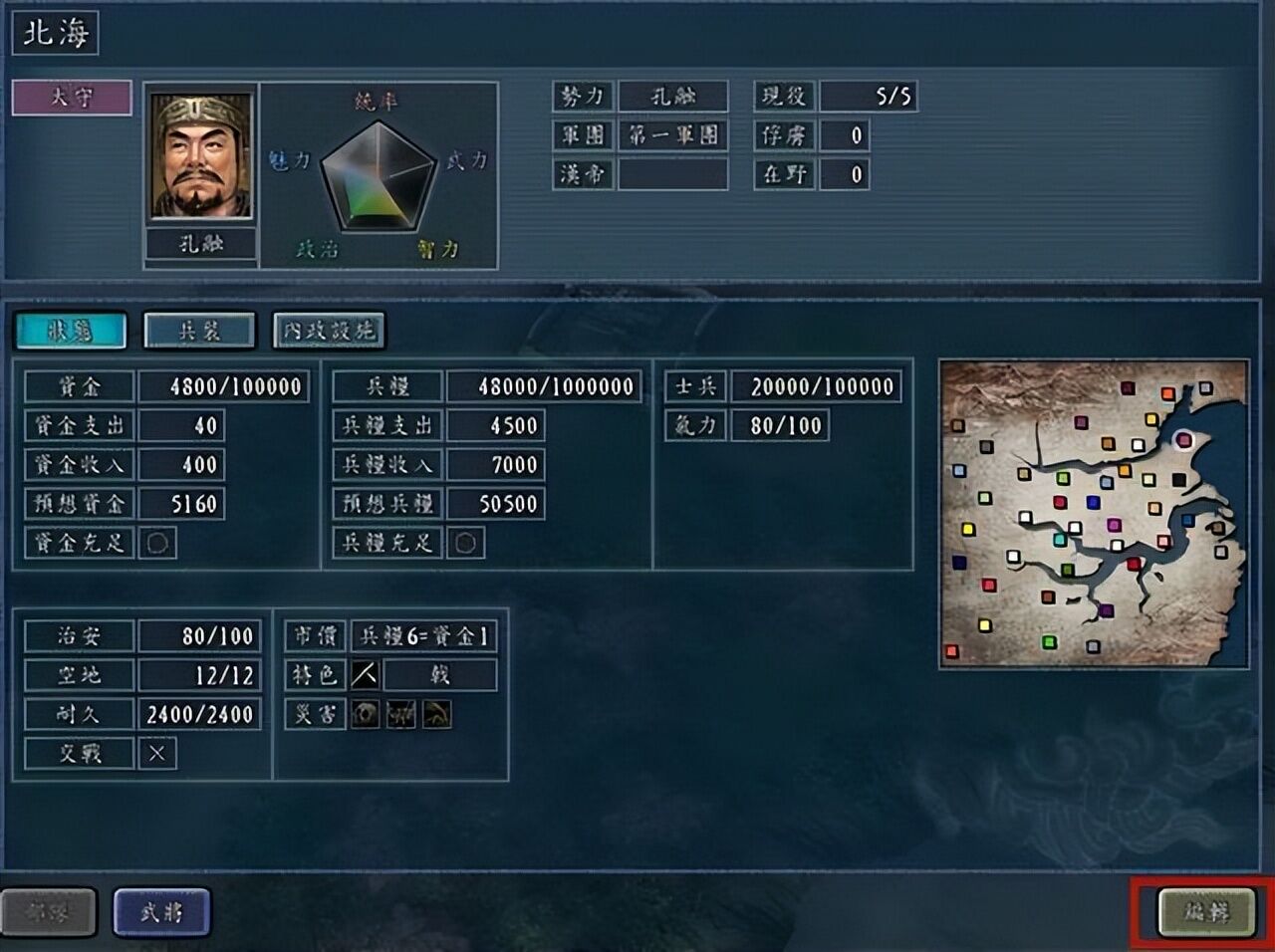Click the highlighted city marker on the mini-map
Screen dimensions: 1275x952
tap(1182, 440)
